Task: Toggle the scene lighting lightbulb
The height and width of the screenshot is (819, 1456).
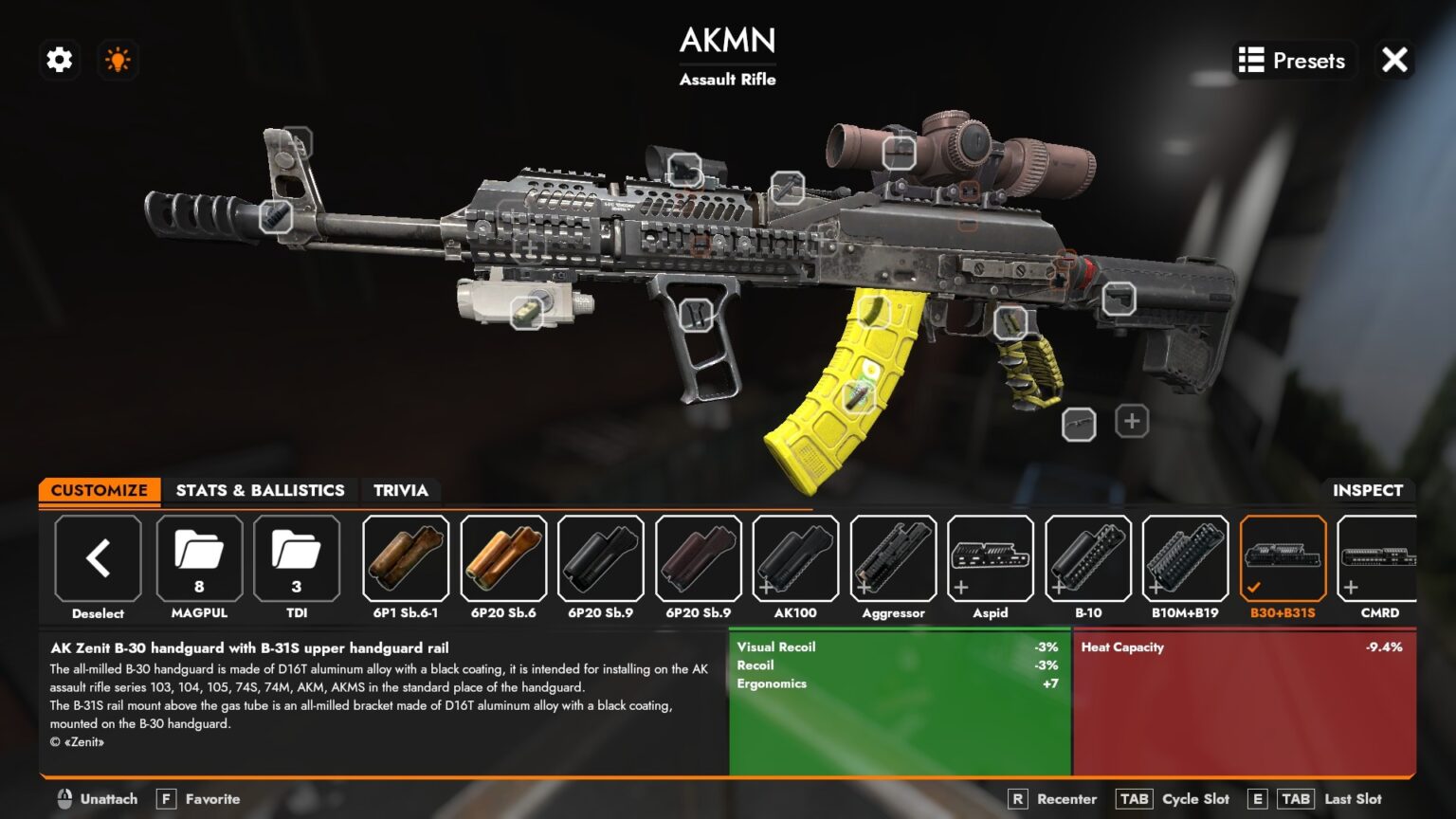Action: [118, 60]
